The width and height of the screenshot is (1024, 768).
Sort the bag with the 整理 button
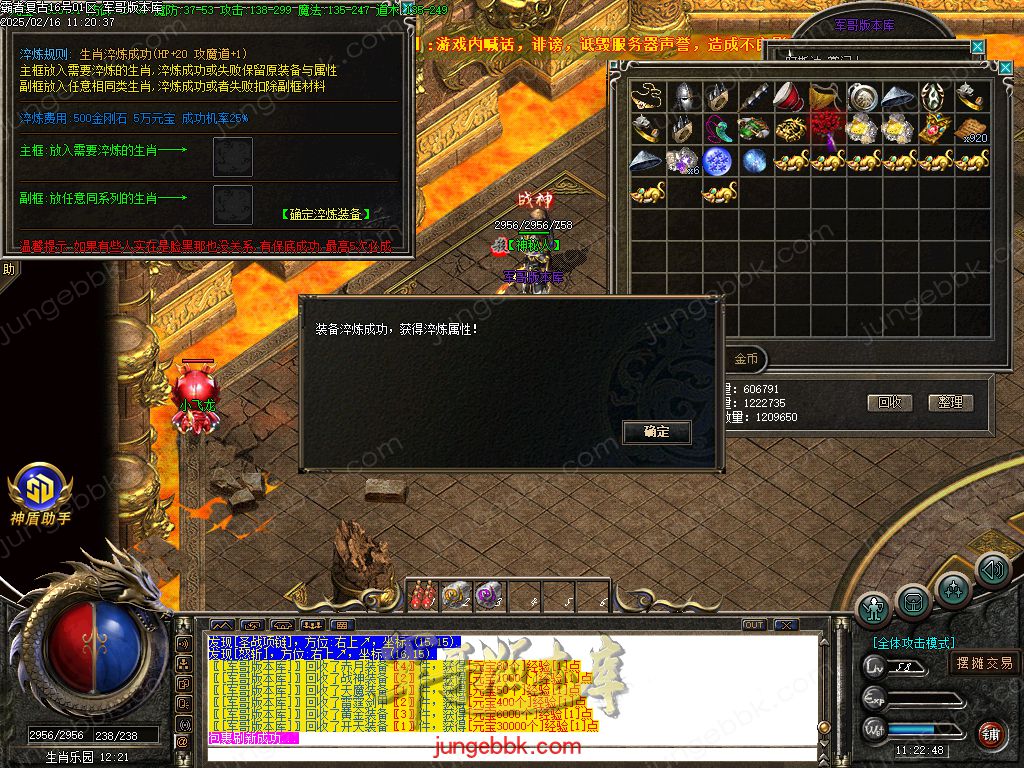(950, 402)
